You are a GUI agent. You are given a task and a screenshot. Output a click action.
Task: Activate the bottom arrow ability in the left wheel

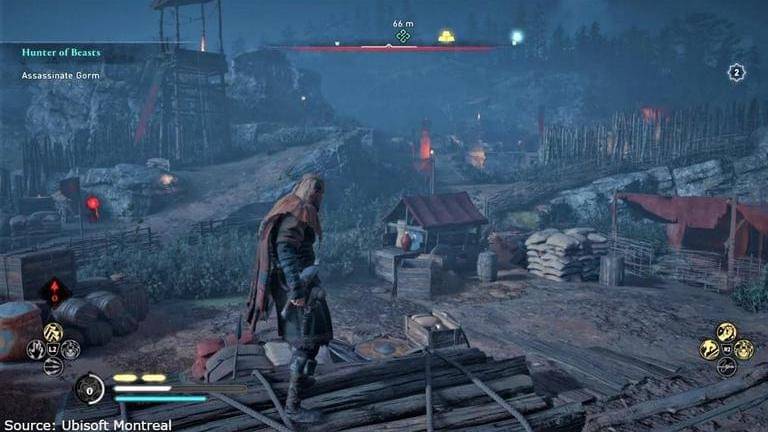tap(54, 366)
